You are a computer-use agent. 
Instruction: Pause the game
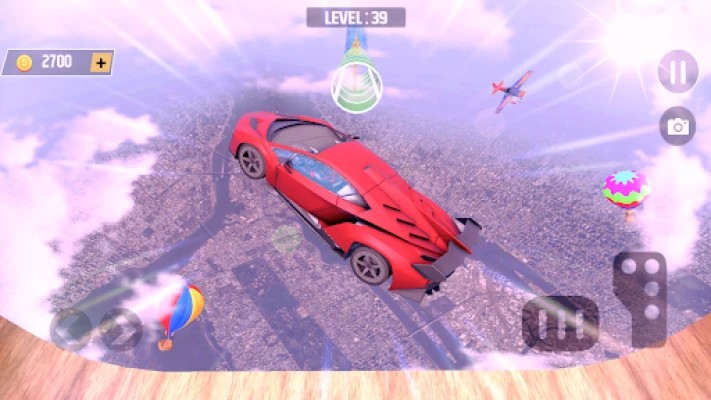tap(678, 72)
